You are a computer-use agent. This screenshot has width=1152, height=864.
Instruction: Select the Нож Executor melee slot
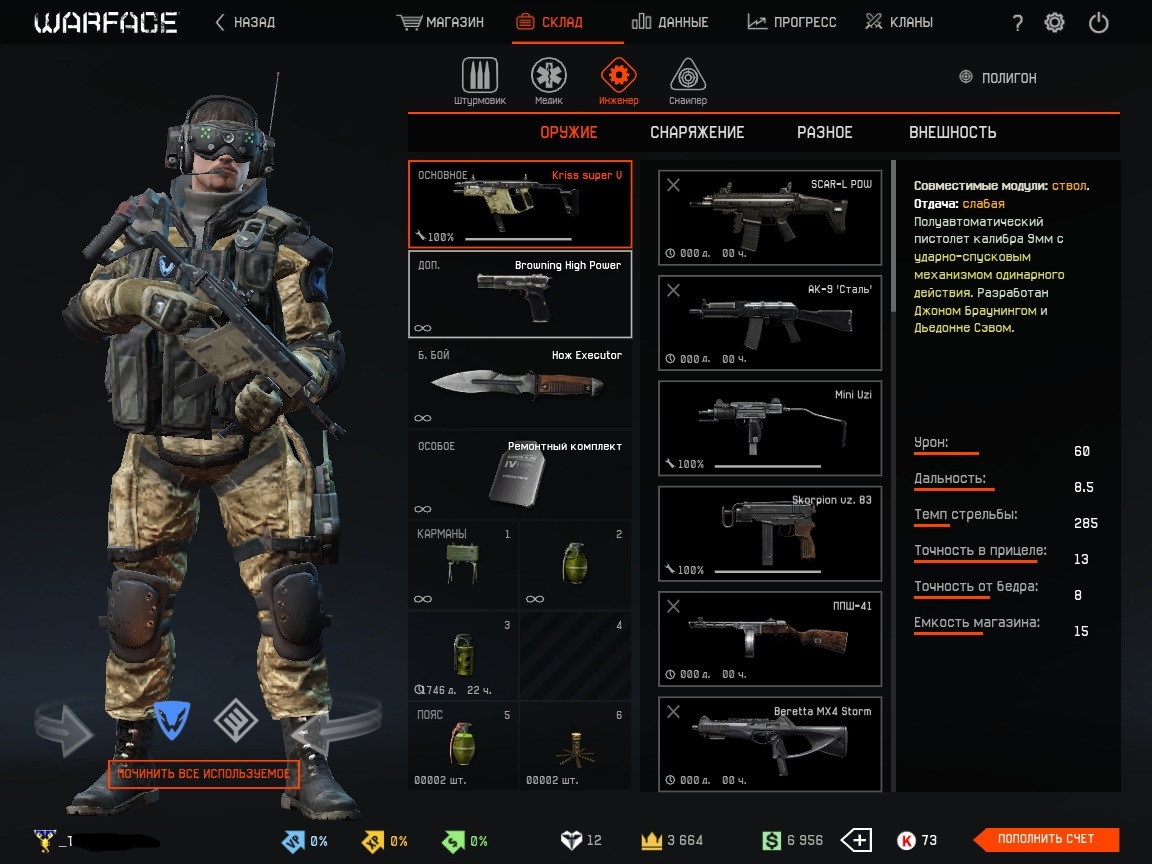(520, 384)
